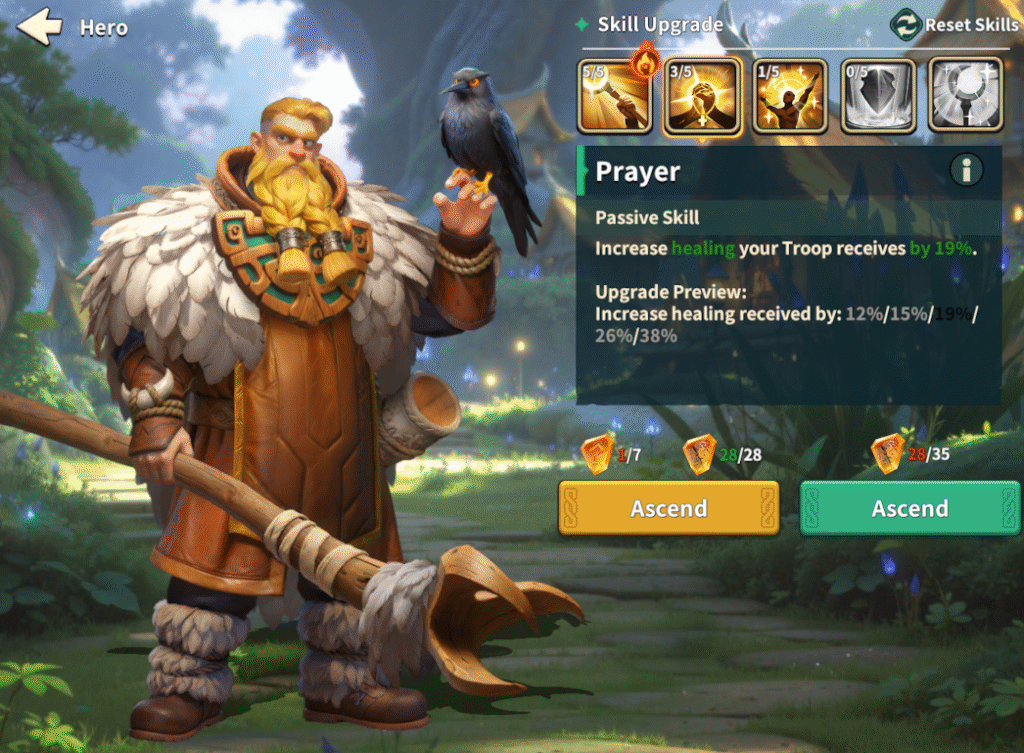Viewport: 1024px width, 753px height.
Task: Choose the 1/5 raised arms skill
Action: [790, 96]
